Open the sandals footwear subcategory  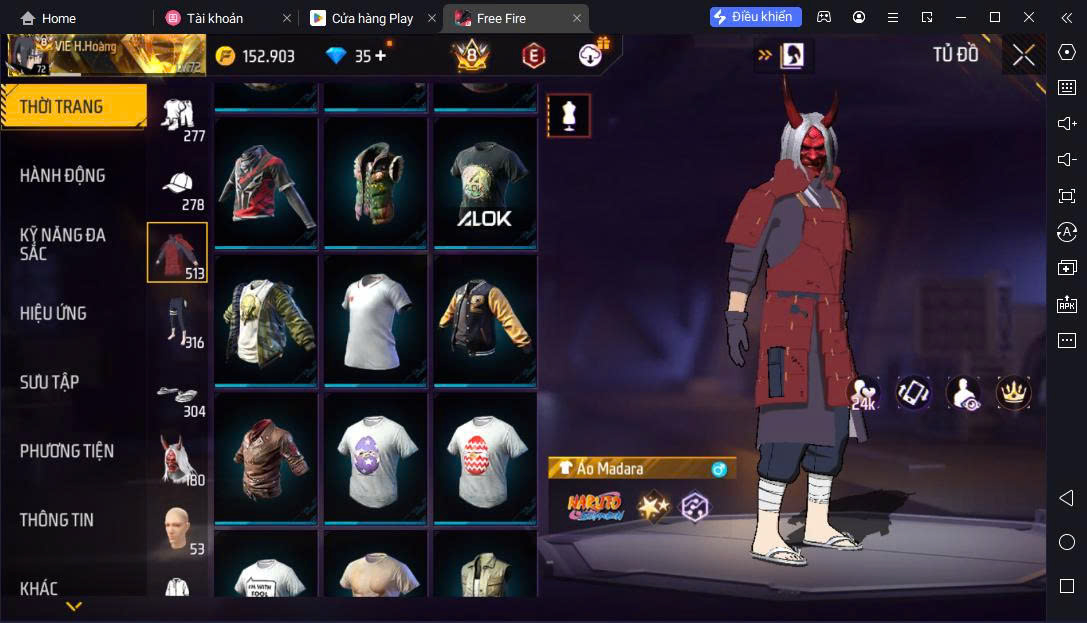coord(178,397)
